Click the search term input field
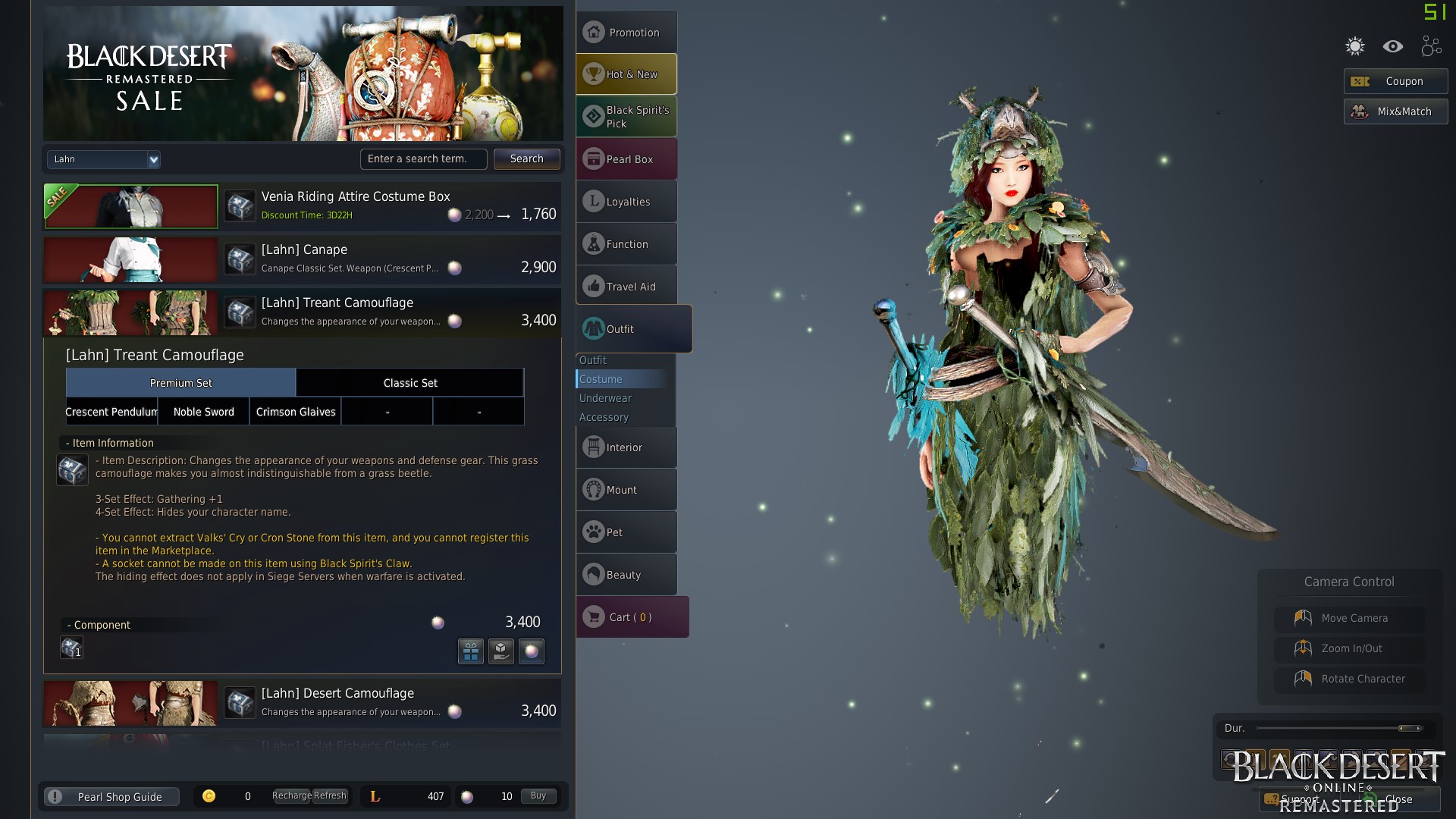The image size is (1456, 819). click(423, 158)
